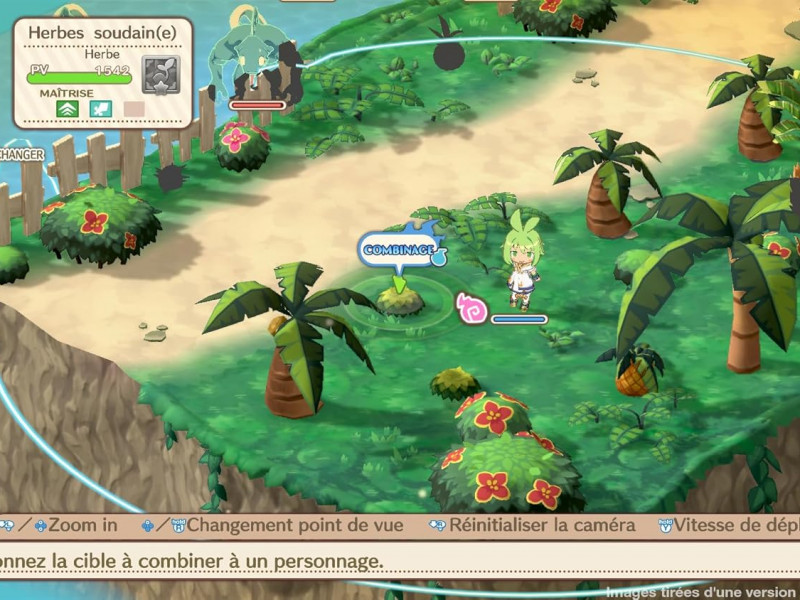Select the teal mastery icon under MAÎTRISE
The width and height of the screenshot is (800, 600).
(x=100, y=109)
